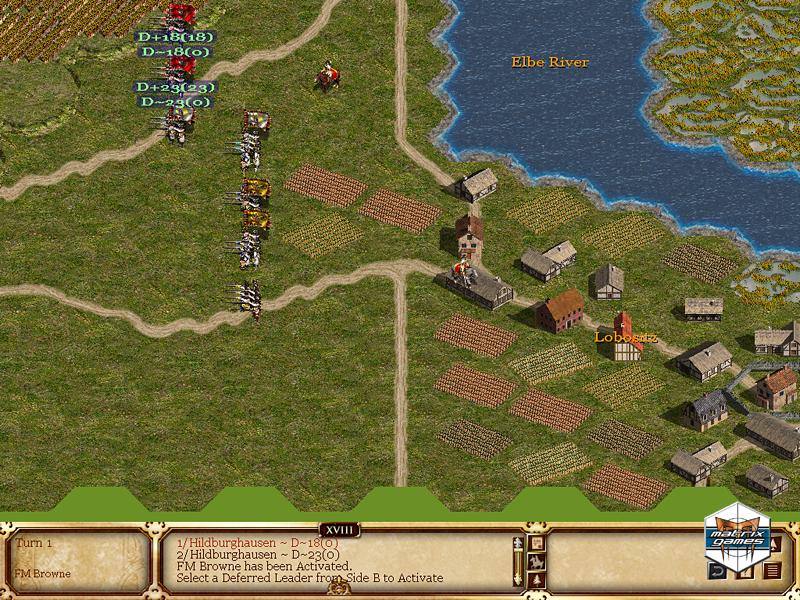Click the undo arrow button
This screenshot has height=600, width=800.
716,571
